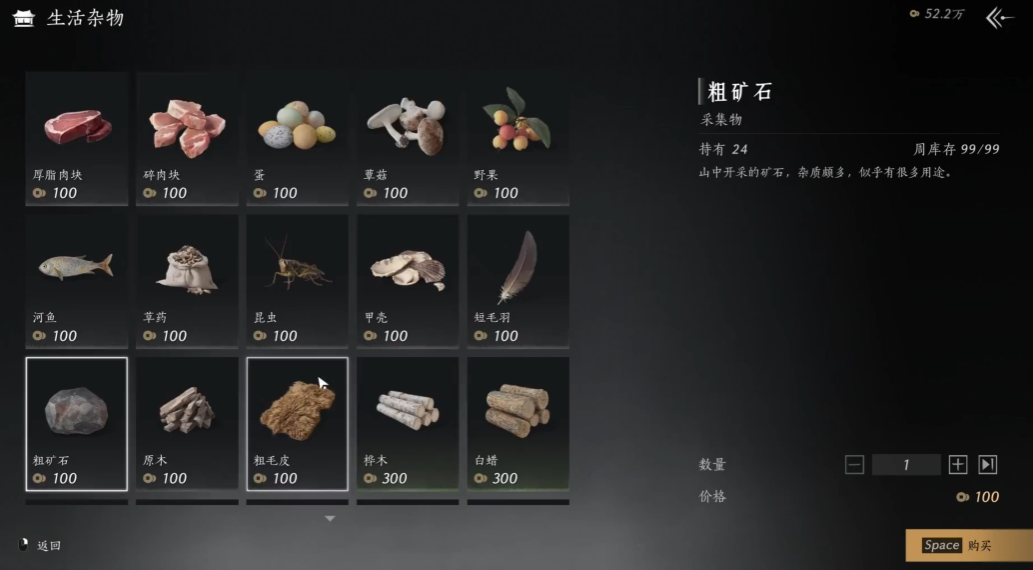This screenshot has width=1033, height=570.
Task: Choose the 碎肉块 minced meat item
Action: (x=187, y=137)
